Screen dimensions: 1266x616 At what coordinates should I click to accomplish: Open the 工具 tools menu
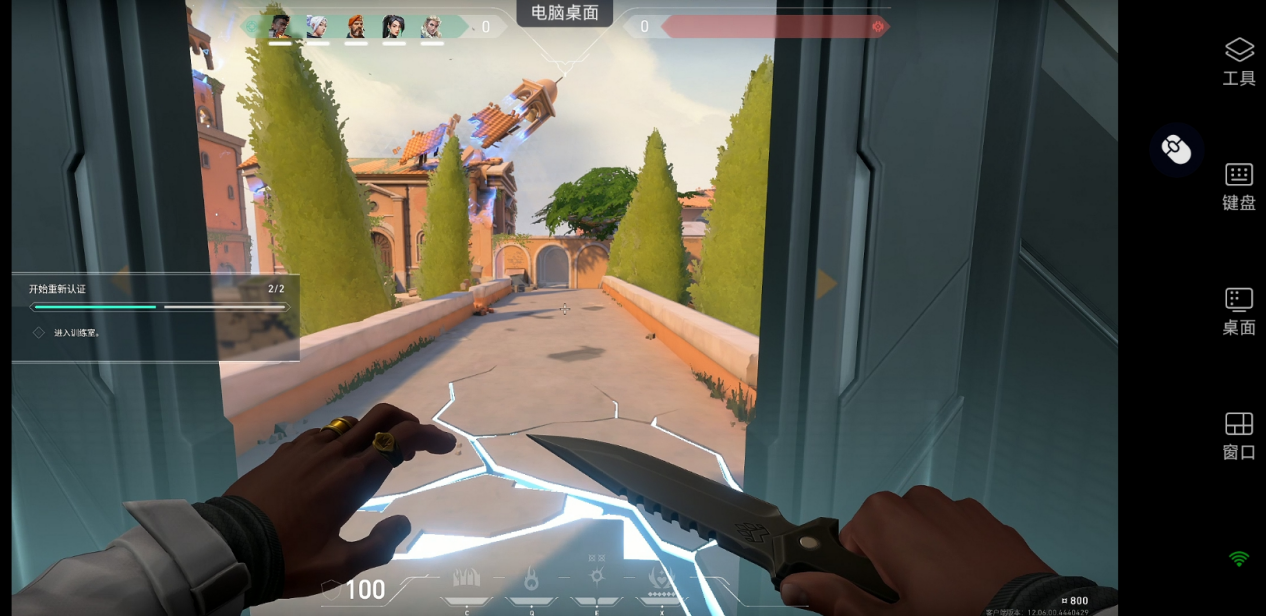(x=1238, y=61)
